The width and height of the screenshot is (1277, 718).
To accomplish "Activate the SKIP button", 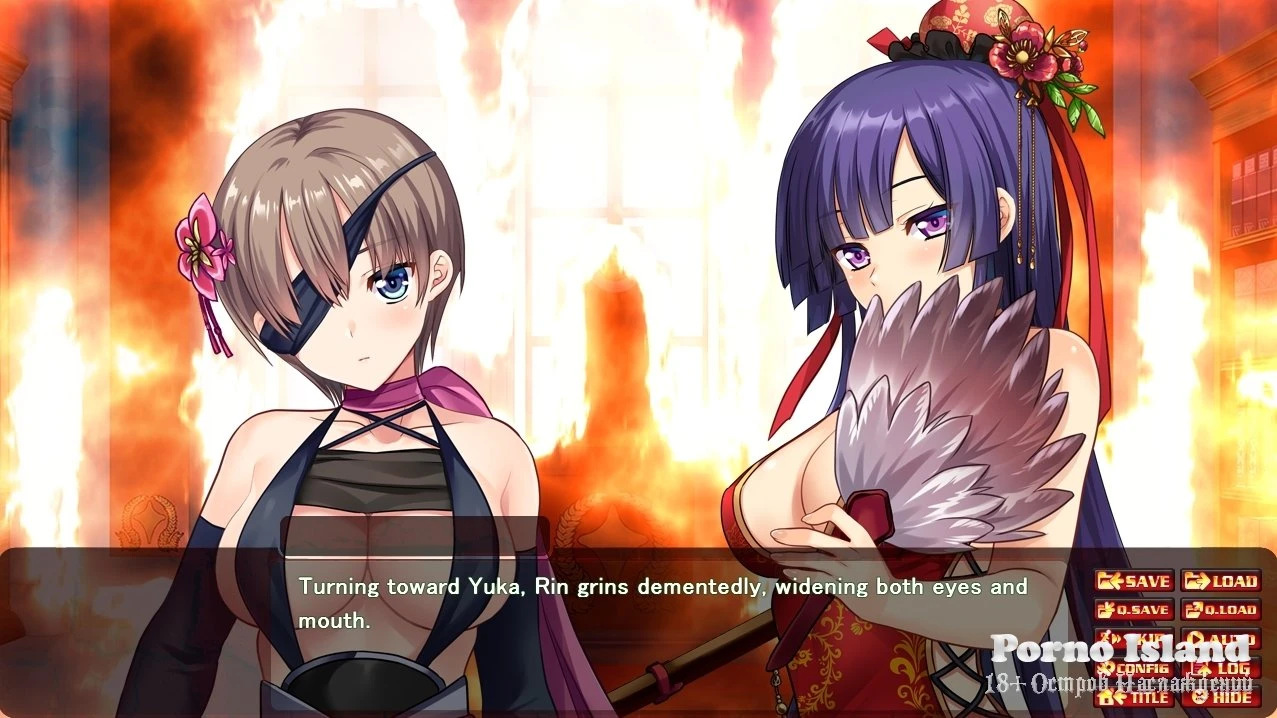I will pos(1134,639).
